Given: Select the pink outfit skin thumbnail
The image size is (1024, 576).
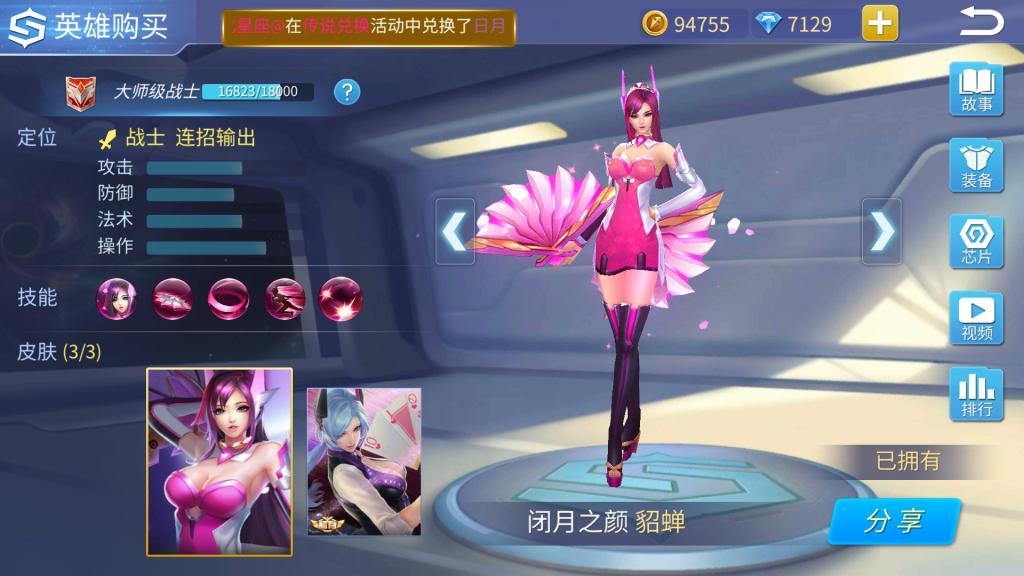Looking at the screenshot, I should (x=220, y=461).
